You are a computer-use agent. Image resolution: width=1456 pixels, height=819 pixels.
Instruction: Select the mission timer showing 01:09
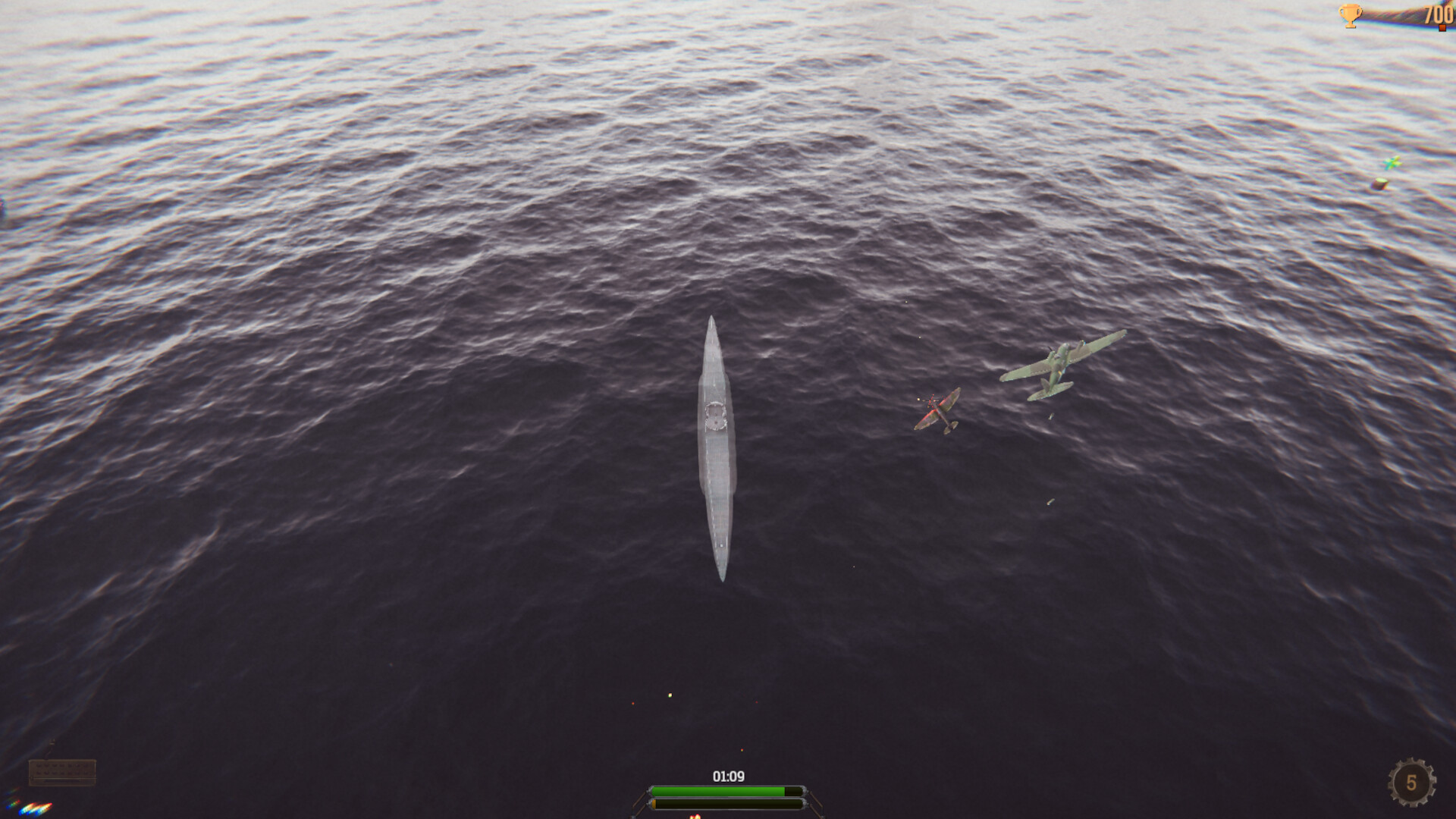coord(728,776)
